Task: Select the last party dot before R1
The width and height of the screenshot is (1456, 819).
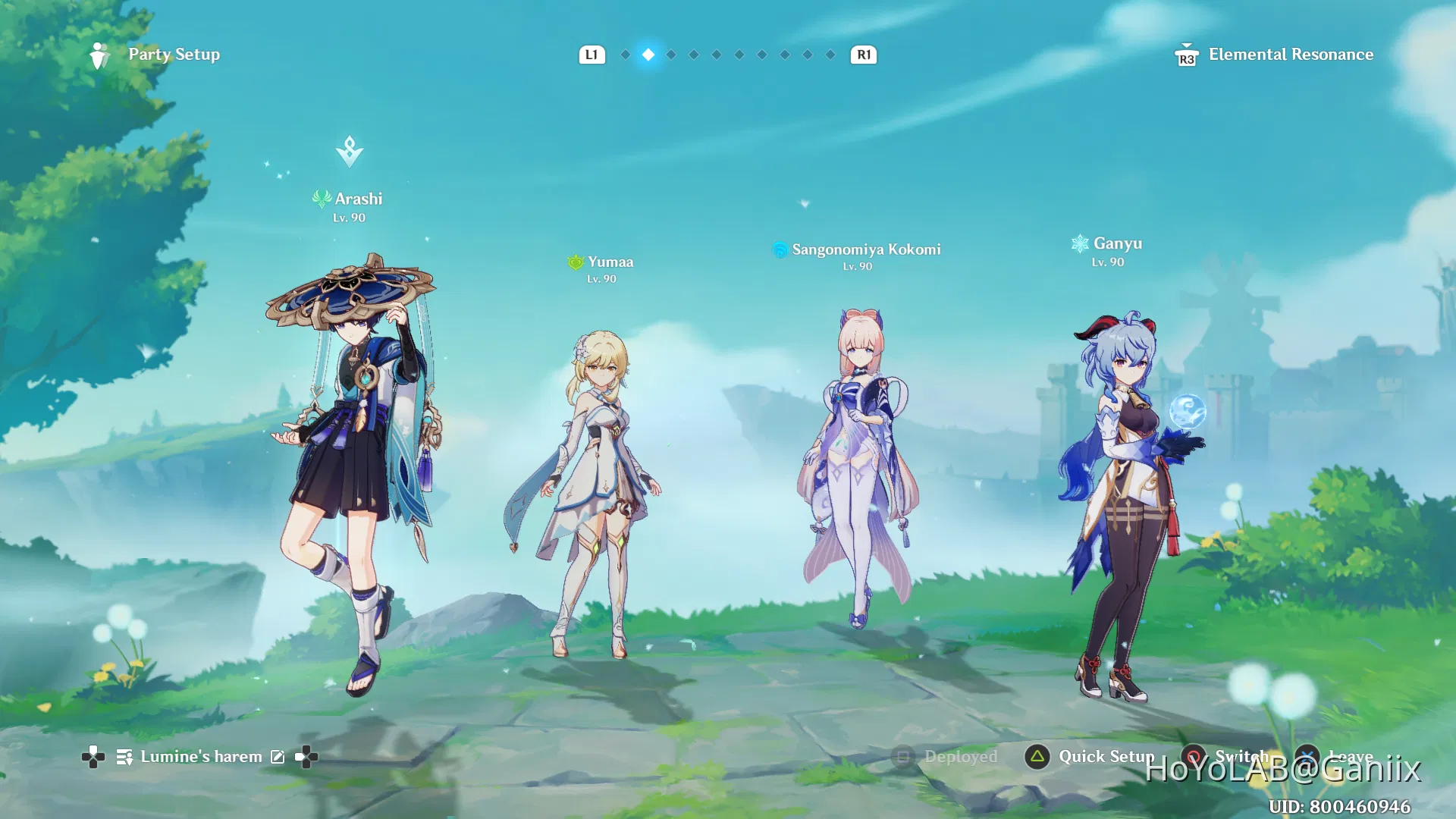Action: tap(829, 54)
